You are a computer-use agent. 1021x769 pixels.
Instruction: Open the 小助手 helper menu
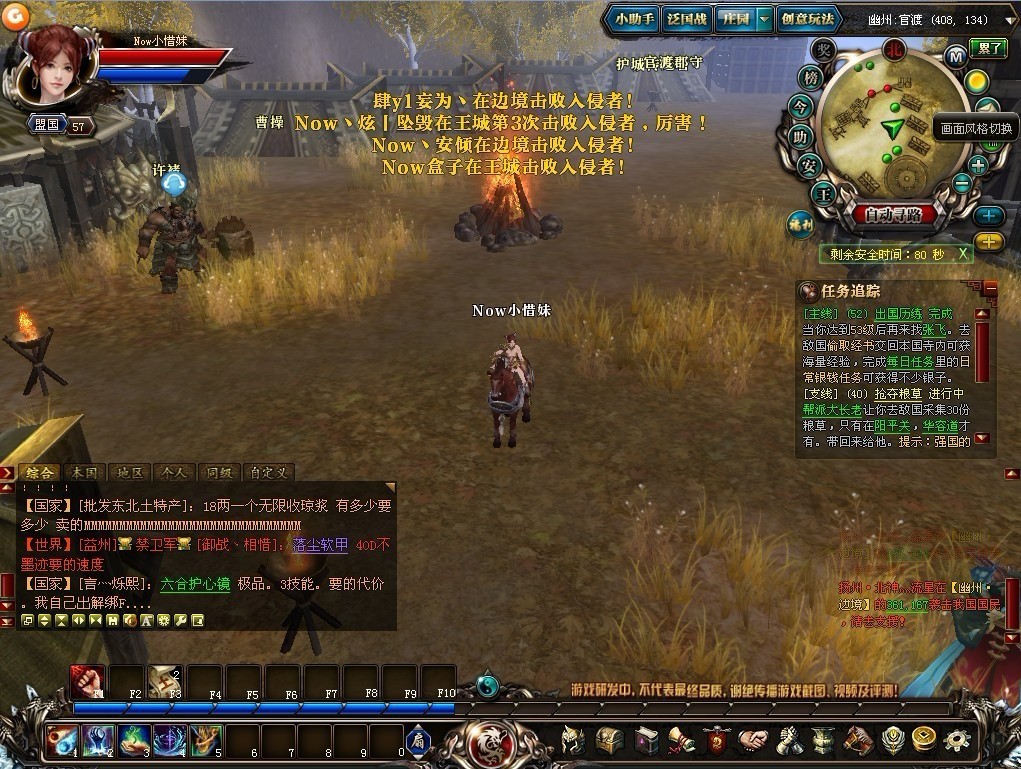click(x=635, y=20)
